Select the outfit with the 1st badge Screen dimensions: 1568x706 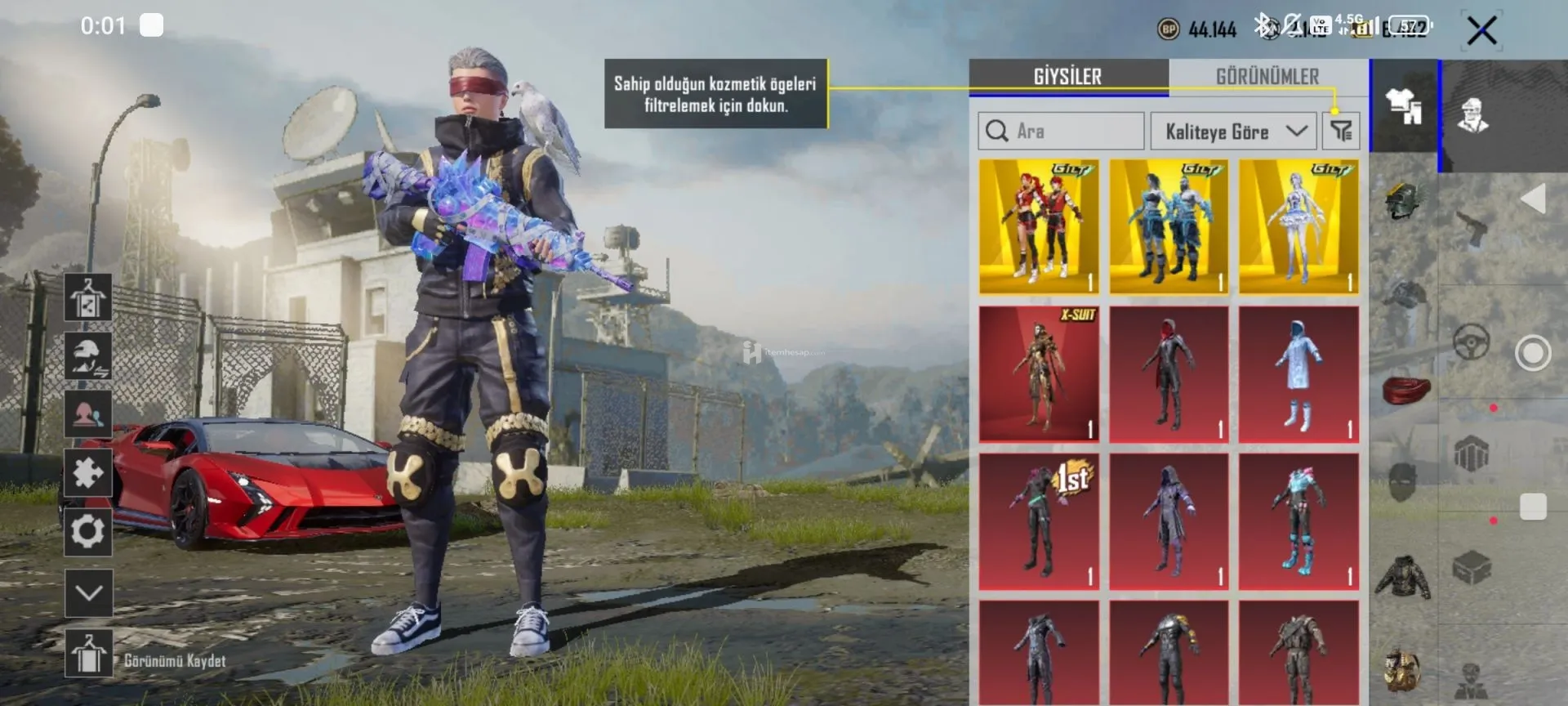pos(1039,521)
